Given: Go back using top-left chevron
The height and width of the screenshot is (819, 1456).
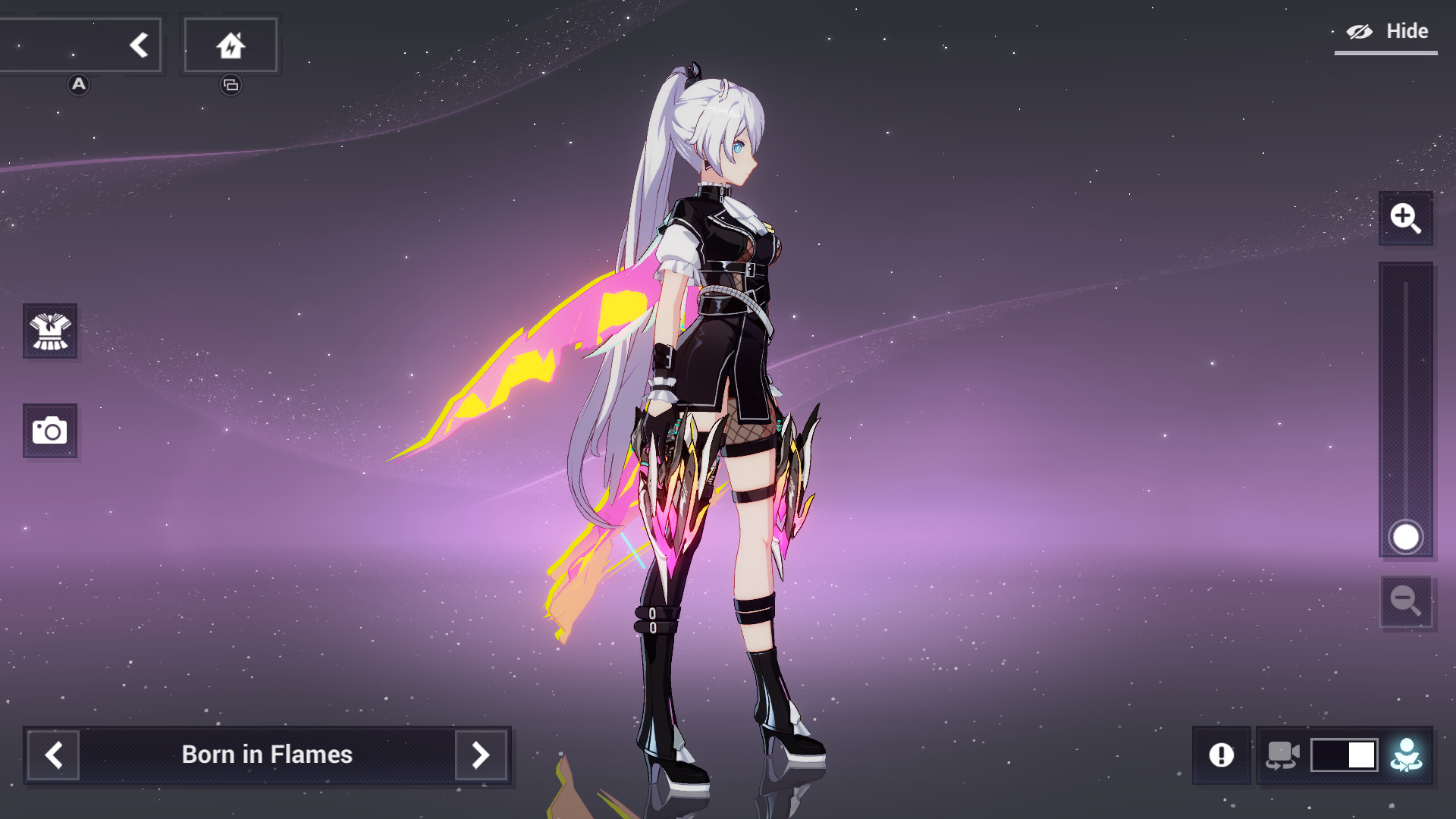Looking at the screenshot, I should pyautogui.click(x=139, y=44).
